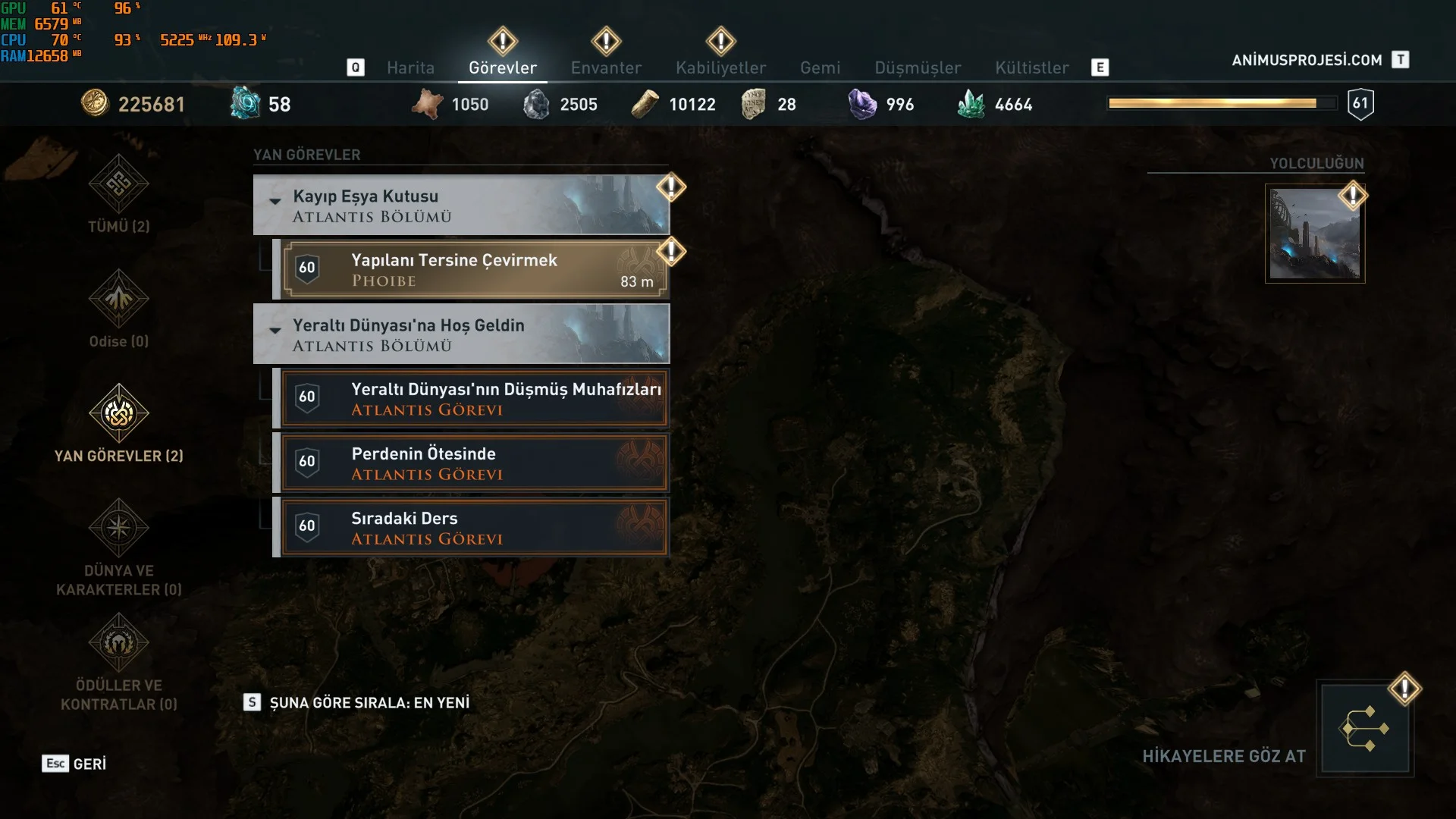Click the Yolculuğun quest thumbnail
Image resolution: width=1456 pixels, height=819 pixels.
[x=1314, y=234]
